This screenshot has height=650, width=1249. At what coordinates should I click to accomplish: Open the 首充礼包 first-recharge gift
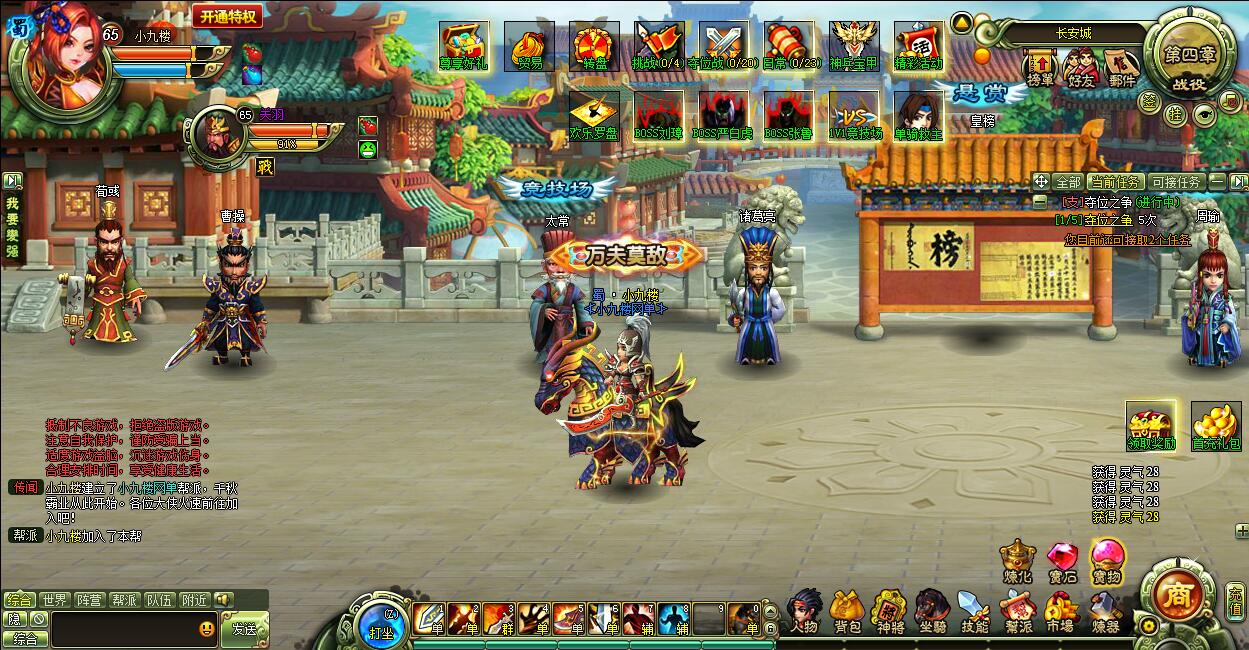point(1215,426)
